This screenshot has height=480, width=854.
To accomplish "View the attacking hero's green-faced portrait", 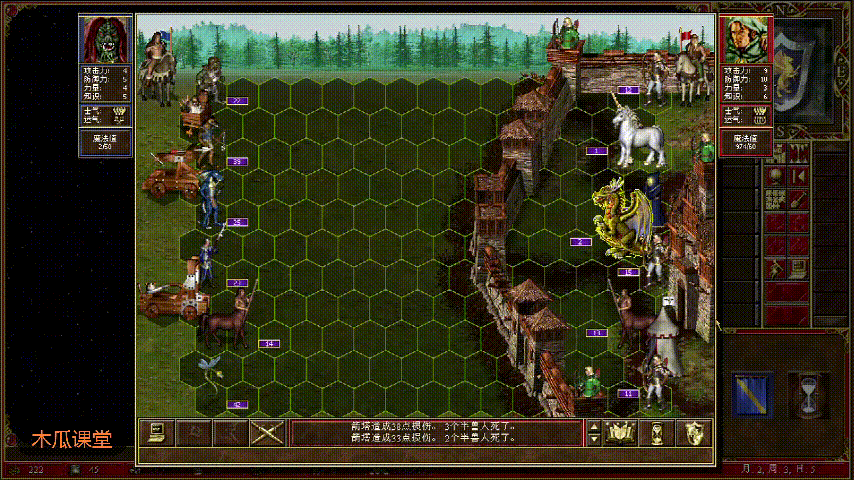I will (105, 39).
